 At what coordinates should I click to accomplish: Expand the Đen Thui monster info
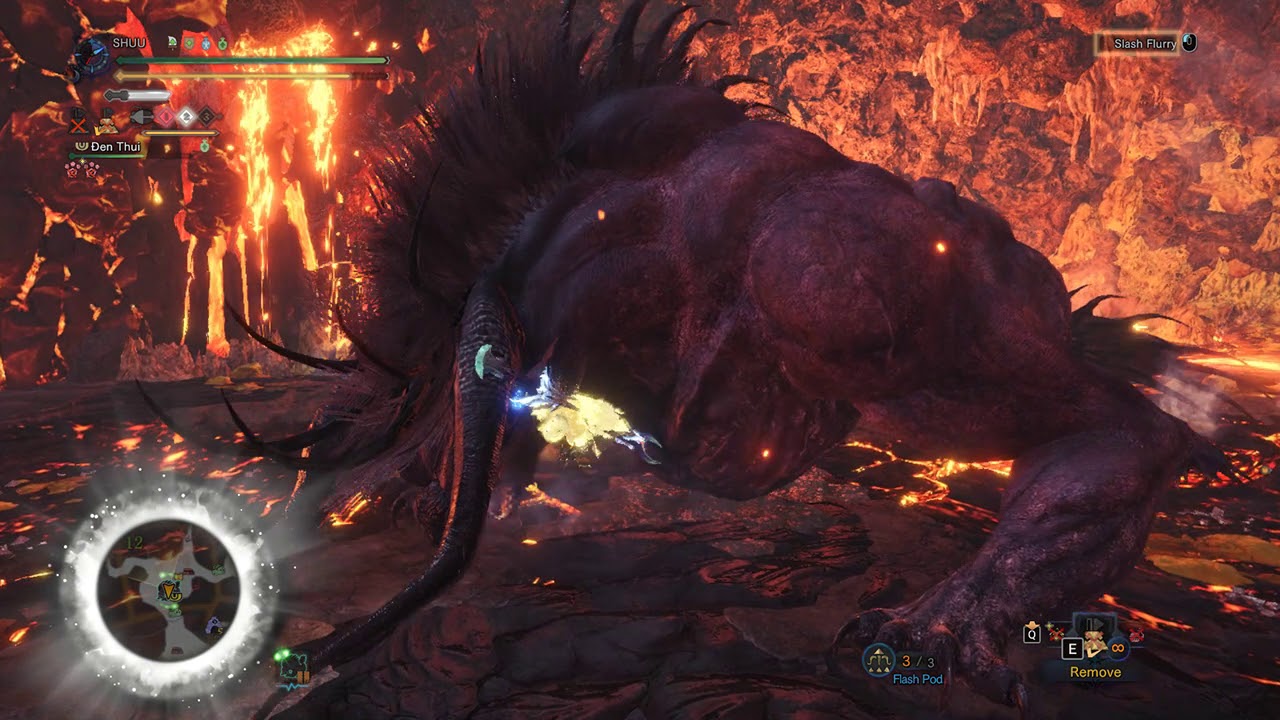point(113,146)
